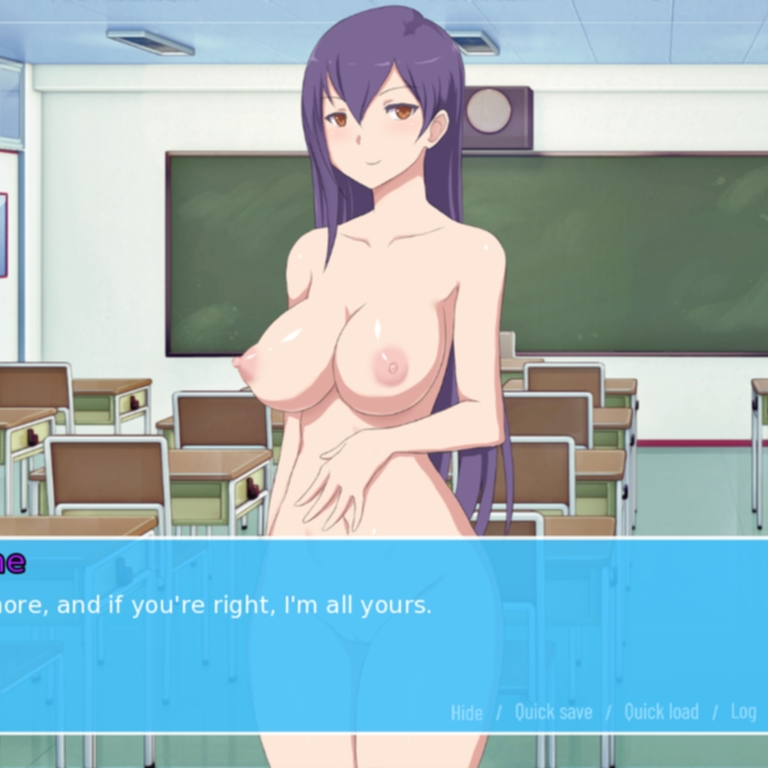Screen dimensions: 768x768
Task: Choose Quick load
Action: click(x=661, y=712)
